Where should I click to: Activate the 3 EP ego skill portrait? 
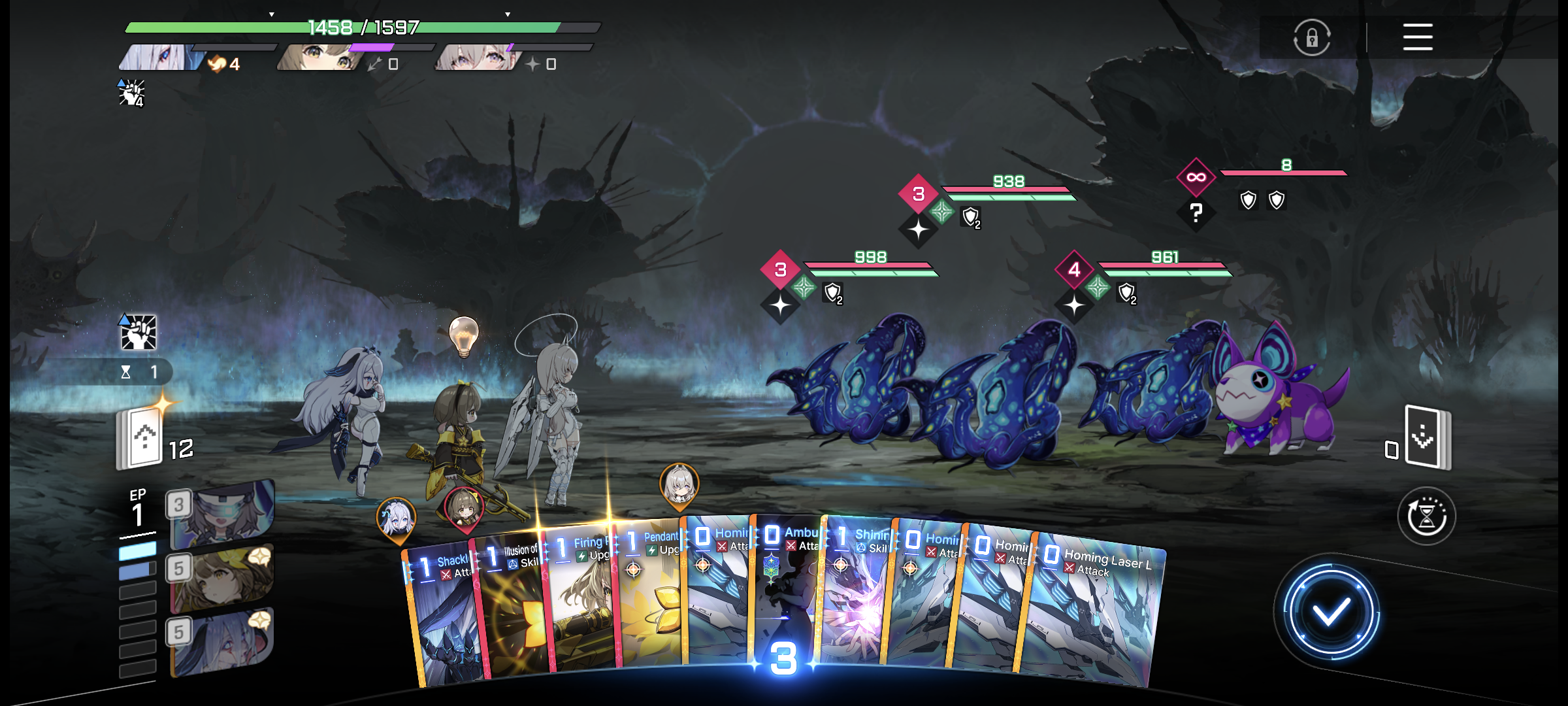(222, 513)
